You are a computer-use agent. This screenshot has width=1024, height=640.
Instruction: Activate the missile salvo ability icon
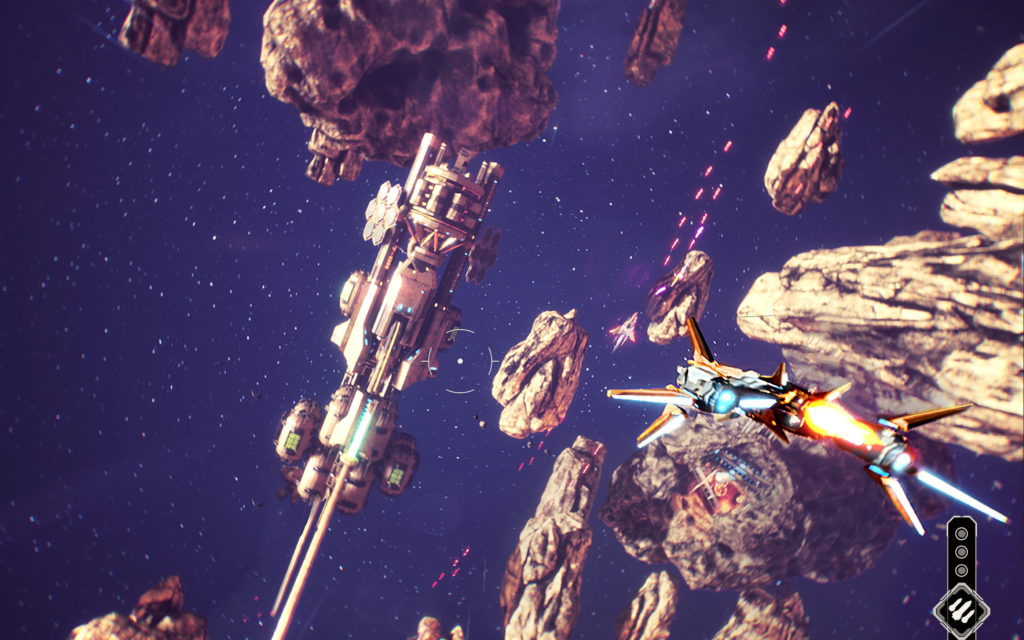[x=961, y=609]
